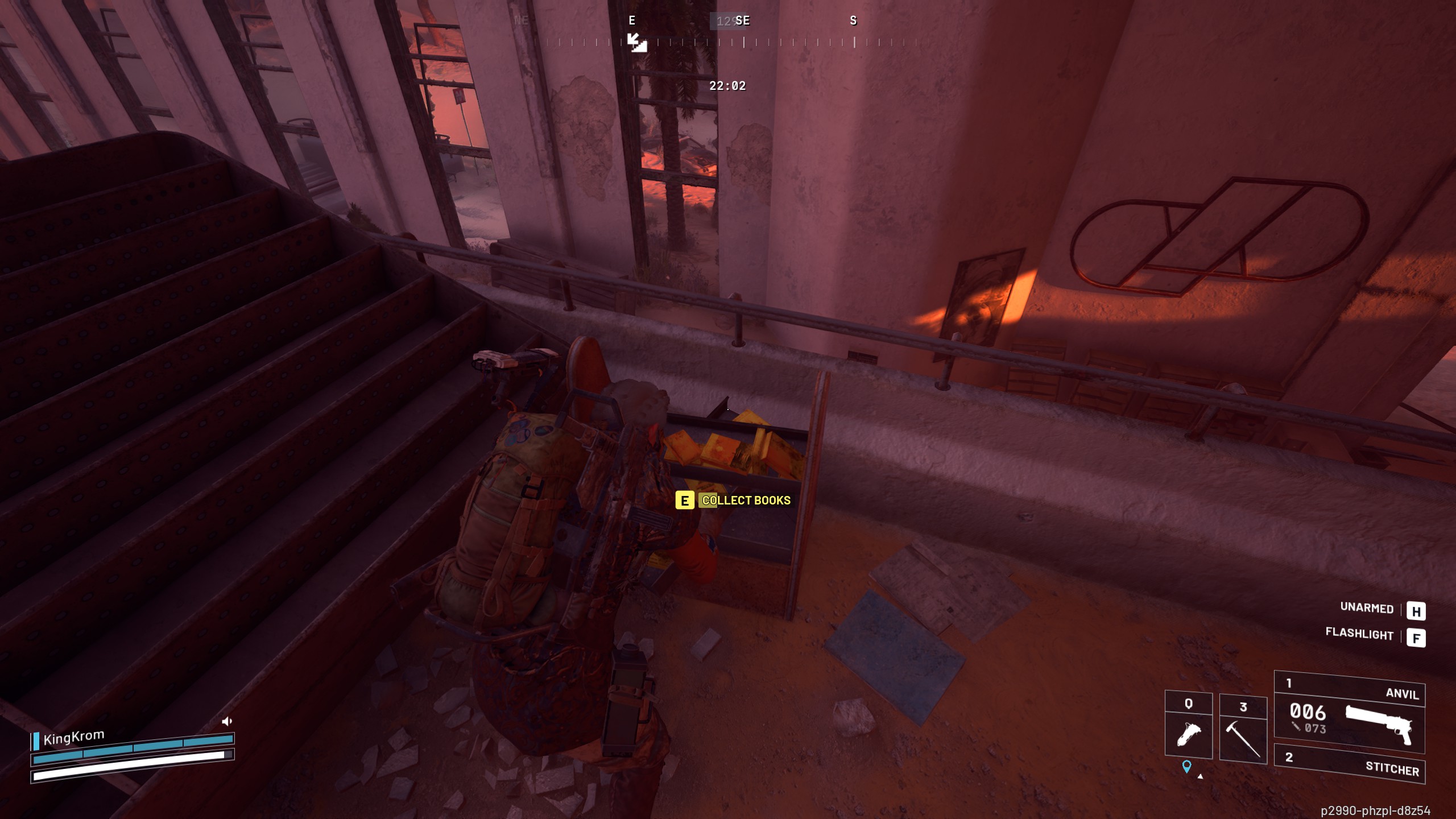1456x819 pixels.
Task: Toggle UNARMED mode
Action: 1368,609
